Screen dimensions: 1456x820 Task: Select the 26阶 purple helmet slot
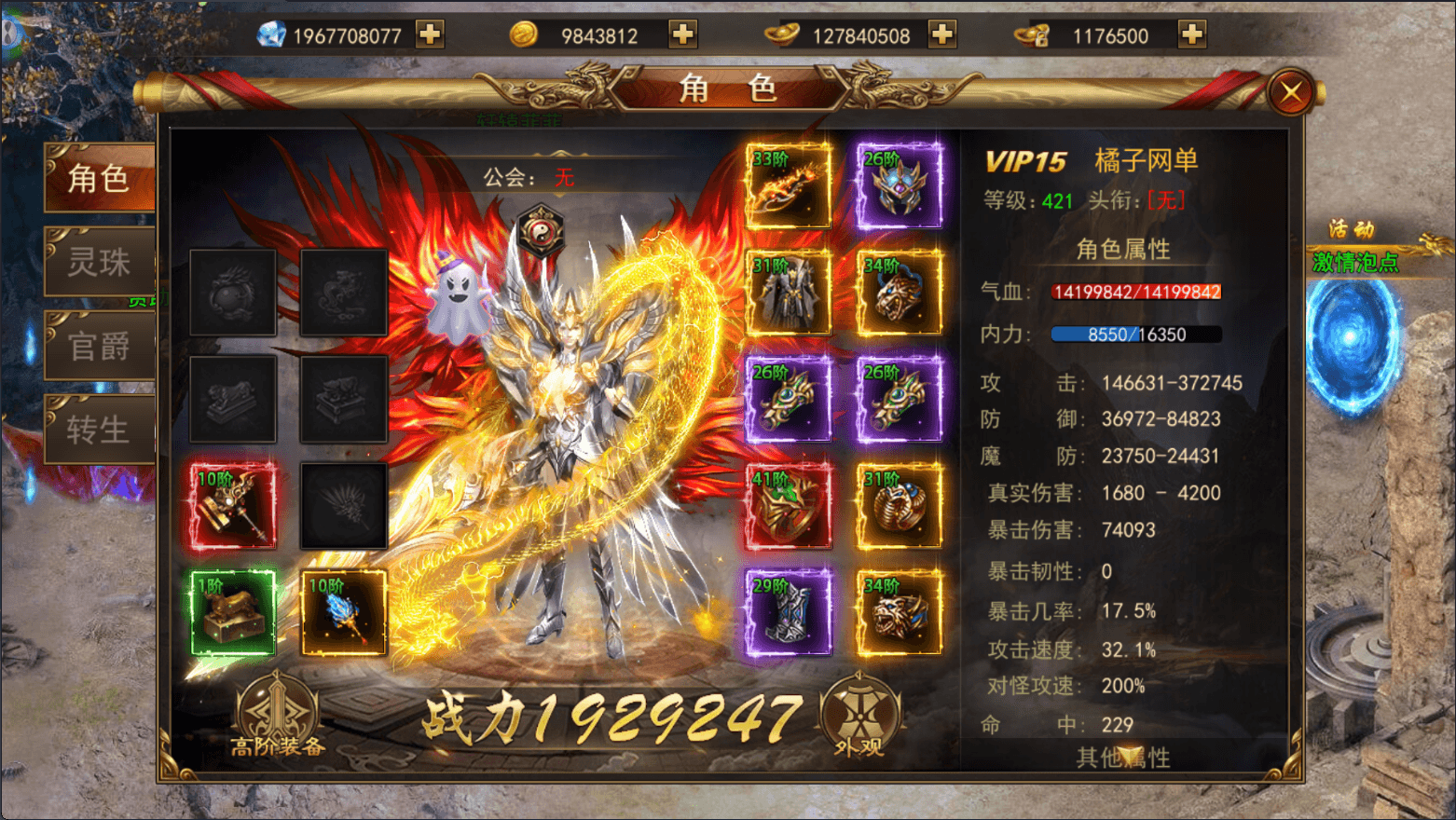pyautogui.click(x=898, y=186)
